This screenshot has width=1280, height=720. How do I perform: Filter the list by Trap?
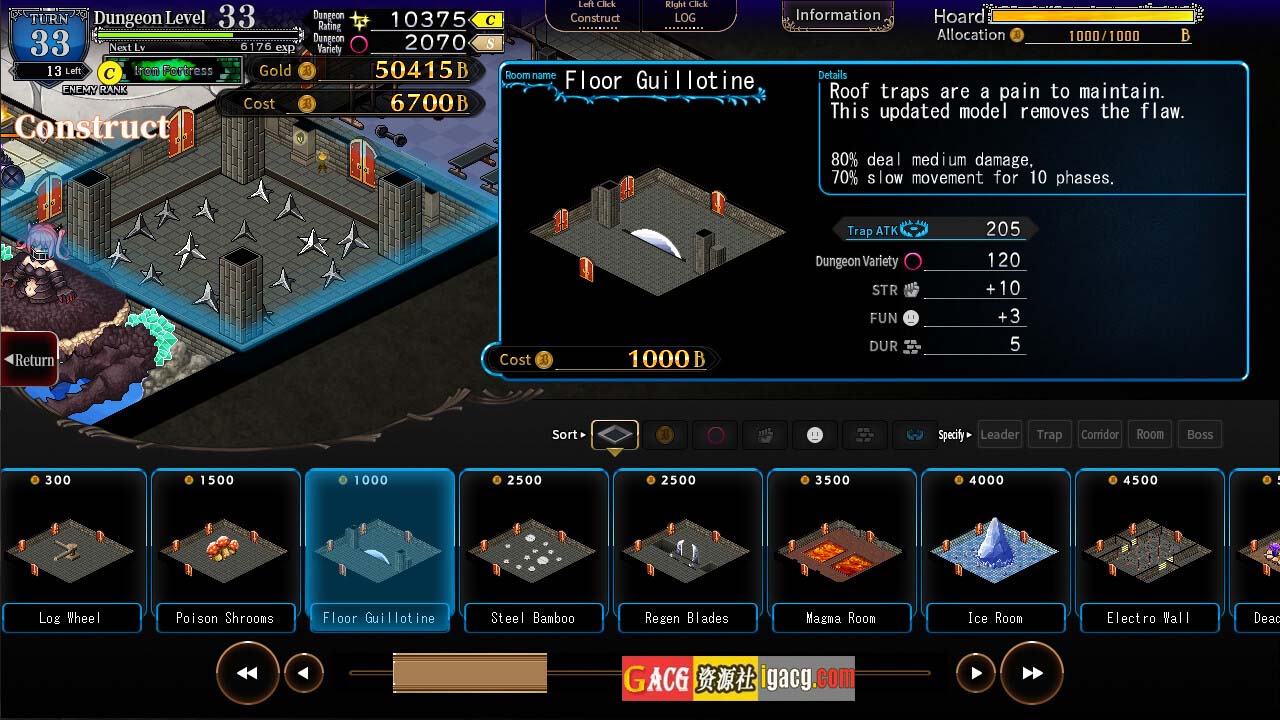coord(1049,434)
